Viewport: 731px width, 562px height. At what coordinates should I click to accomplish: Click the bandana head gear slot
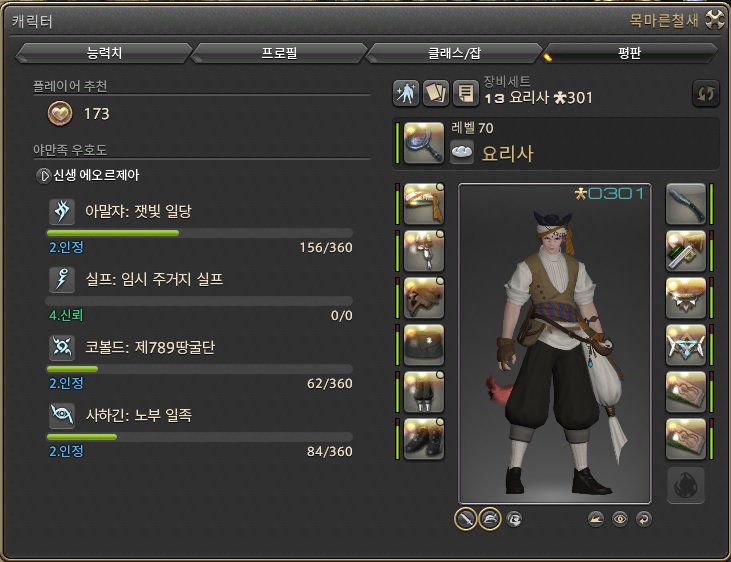click(424, 204)
